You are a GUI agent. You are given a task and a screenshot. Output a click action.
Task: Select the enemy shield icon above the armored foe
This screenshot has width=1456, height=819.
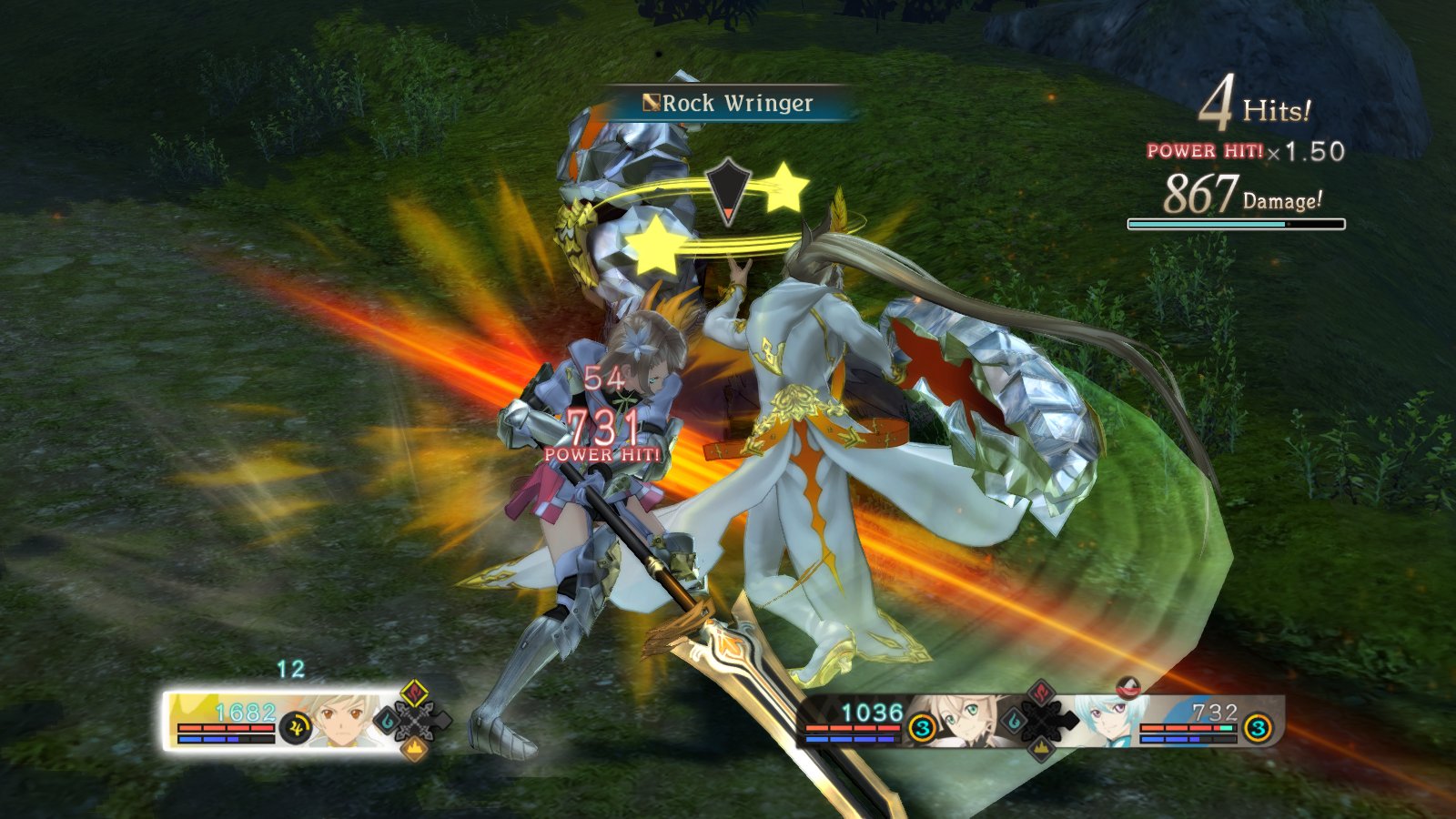(x=728, y=188)
